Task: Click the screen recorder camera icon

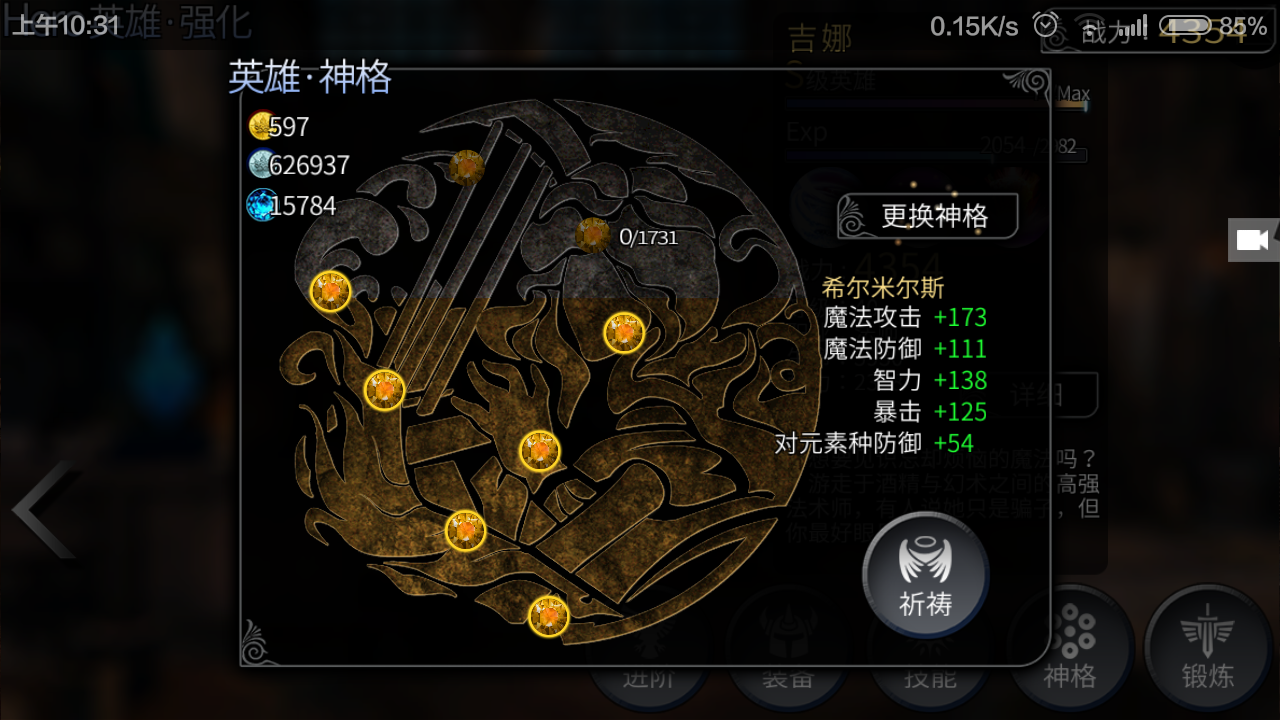Action: pyautogui.click(x=1253, y=240)
